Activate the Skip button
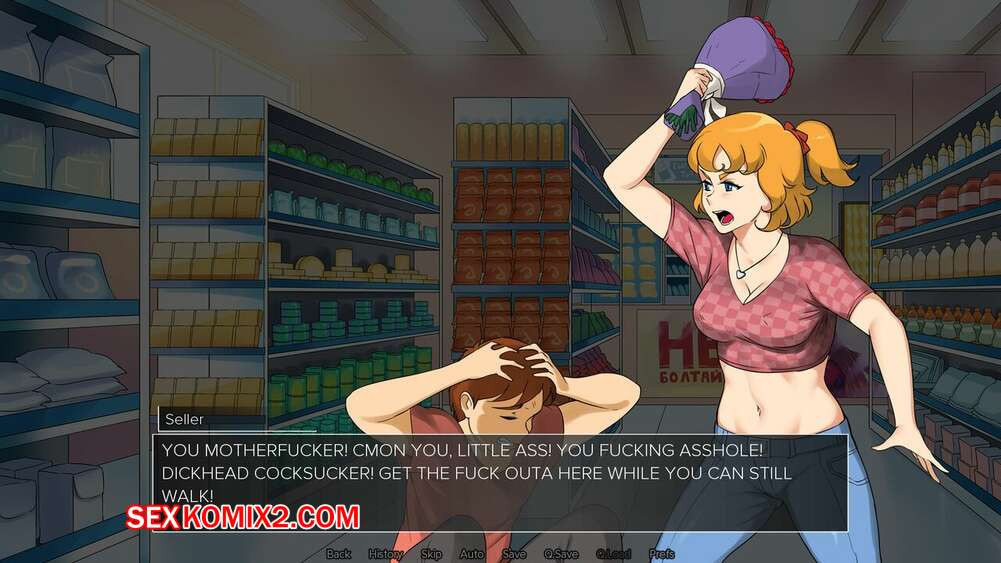Viewport: 1001px width, 563px height. (431, 554)
